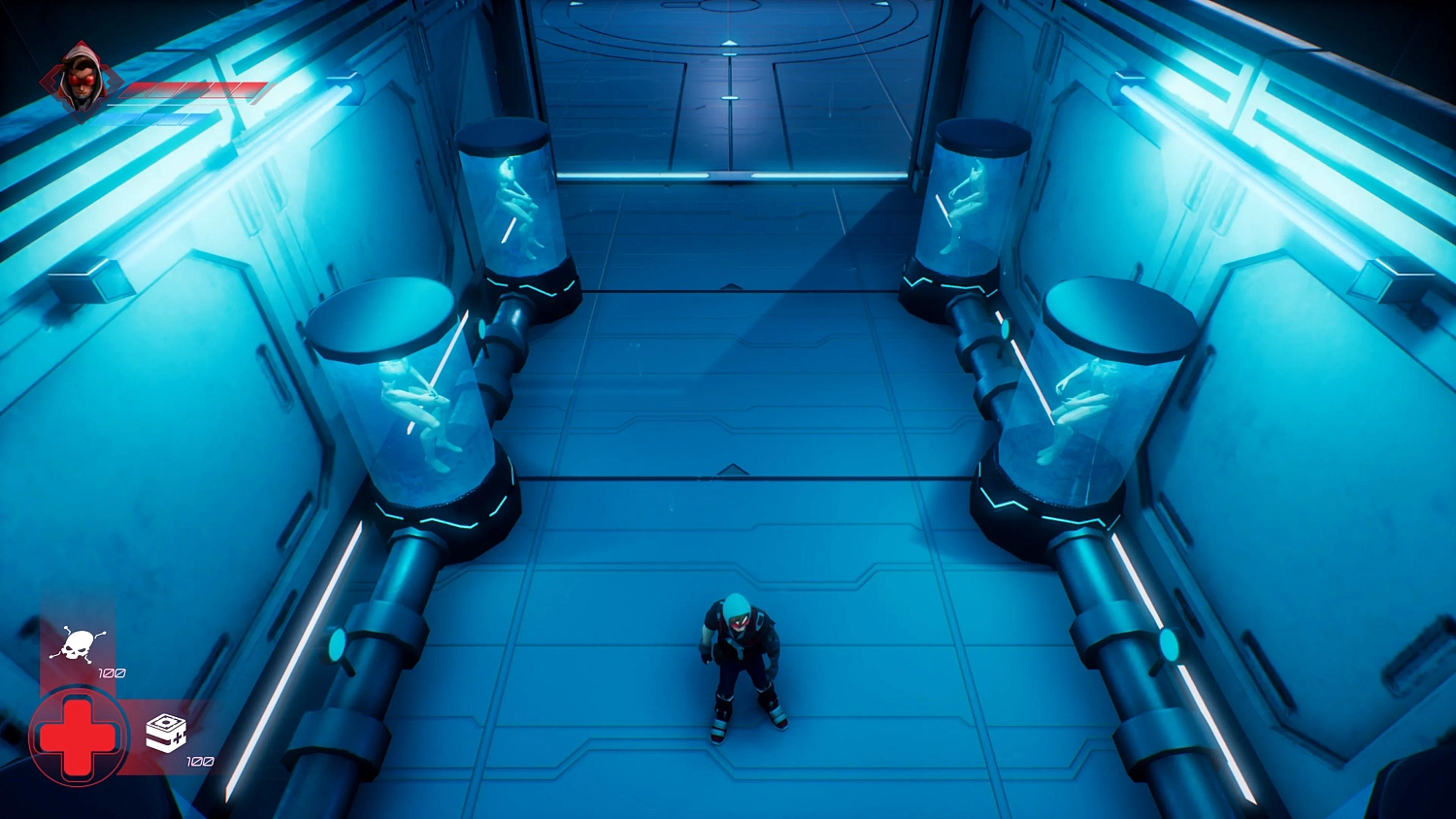
Task: Click the poison counter reading 100
Action: tap(111, 672)
